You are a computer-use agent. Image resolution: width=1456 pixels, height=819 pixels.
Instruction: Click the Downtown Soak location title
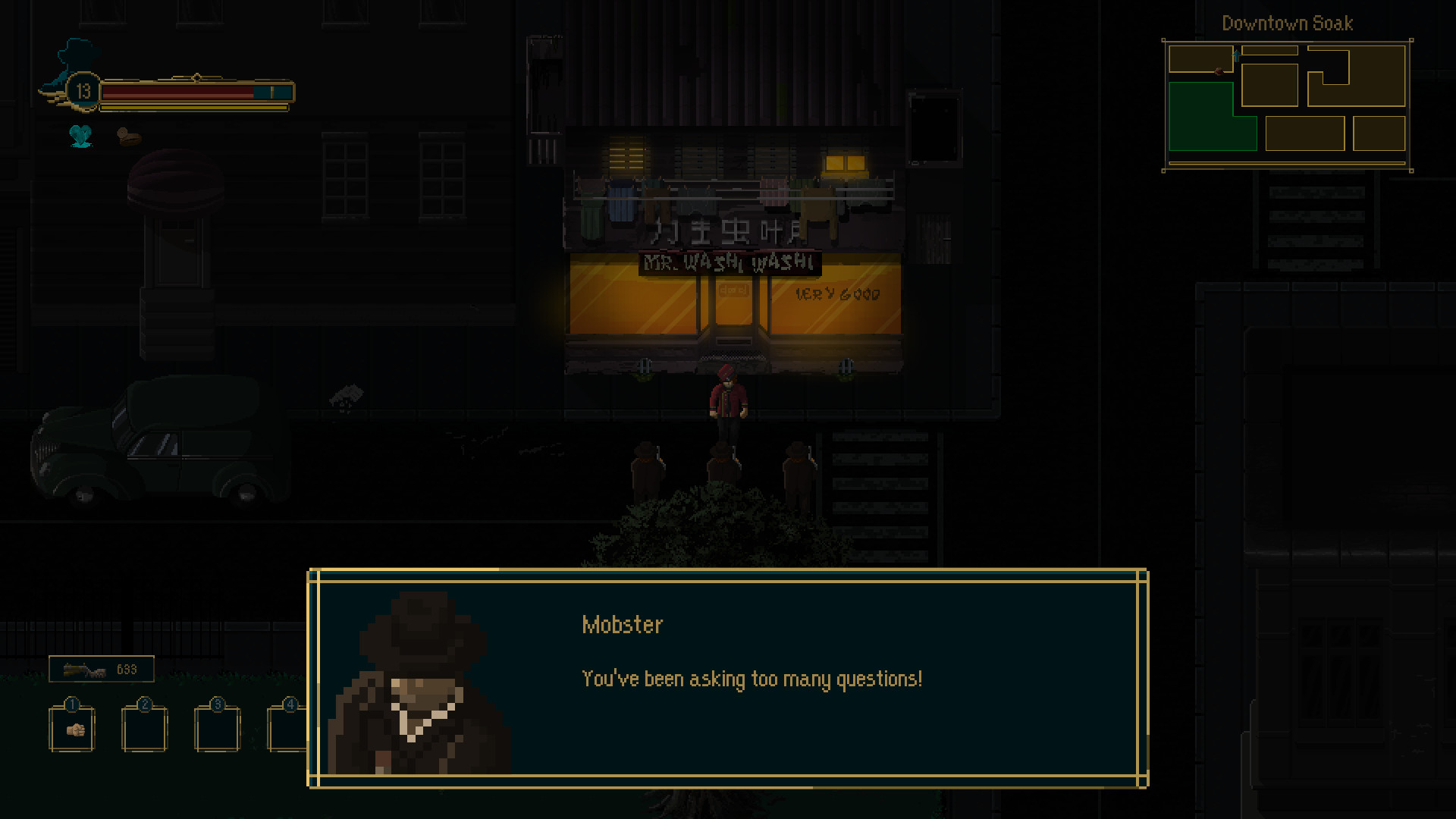click(1287, 24)
